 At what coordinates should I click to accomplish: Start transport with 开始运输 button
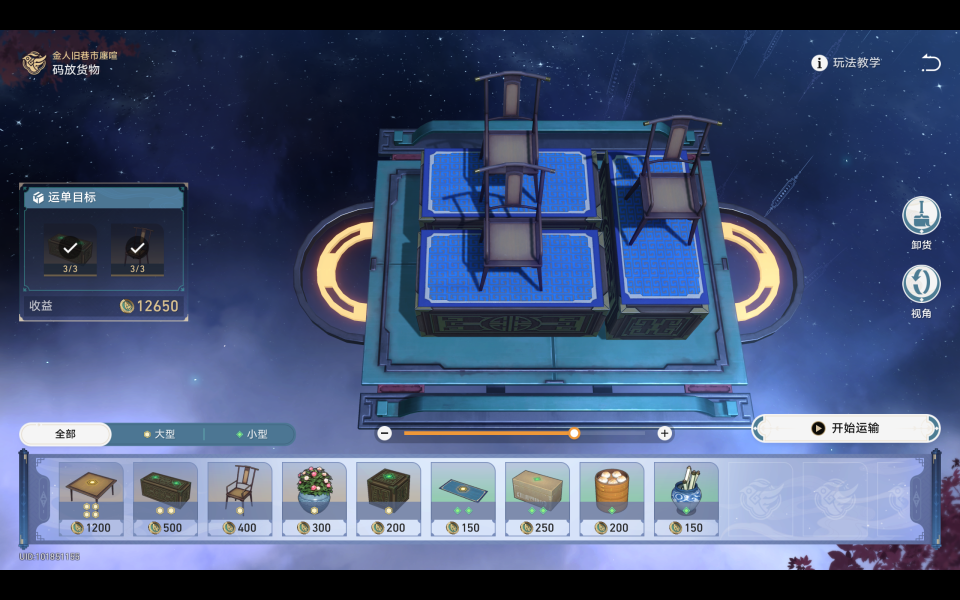(x=846, y=428)
